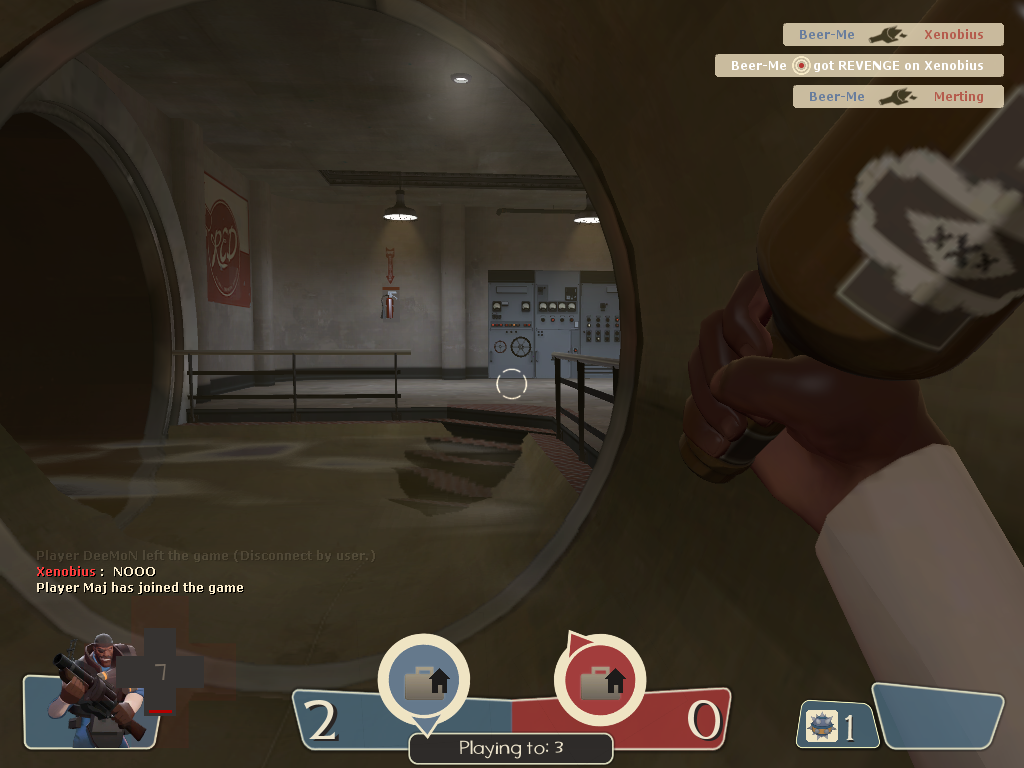1024x768 pixels.
Task: Select the REVENGE on Xenobius notification
Action: click(x=858, y=66)
